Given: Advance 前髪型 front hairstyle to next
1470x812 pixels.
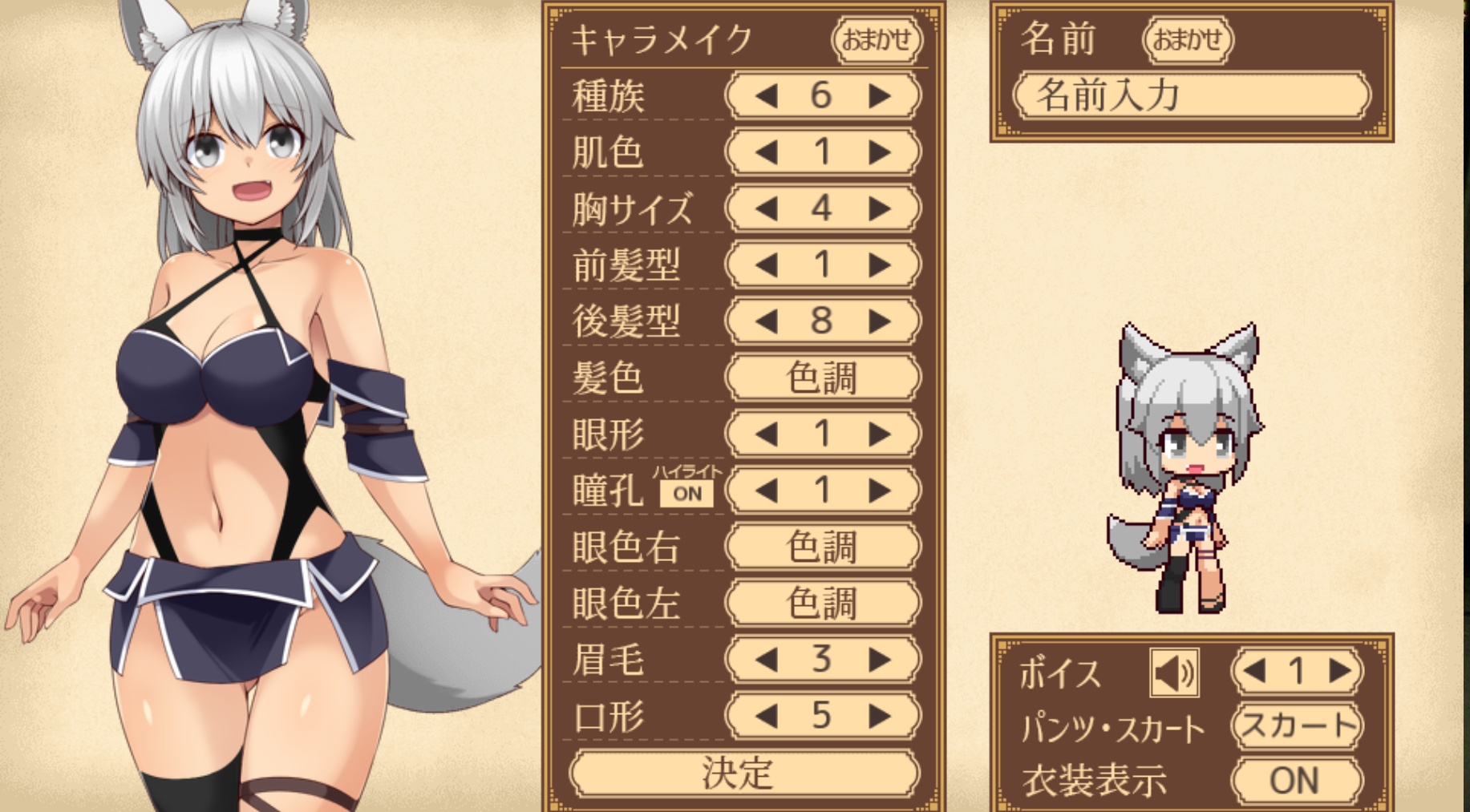Looking at the screenshot, I should click(x=880, y=265).
